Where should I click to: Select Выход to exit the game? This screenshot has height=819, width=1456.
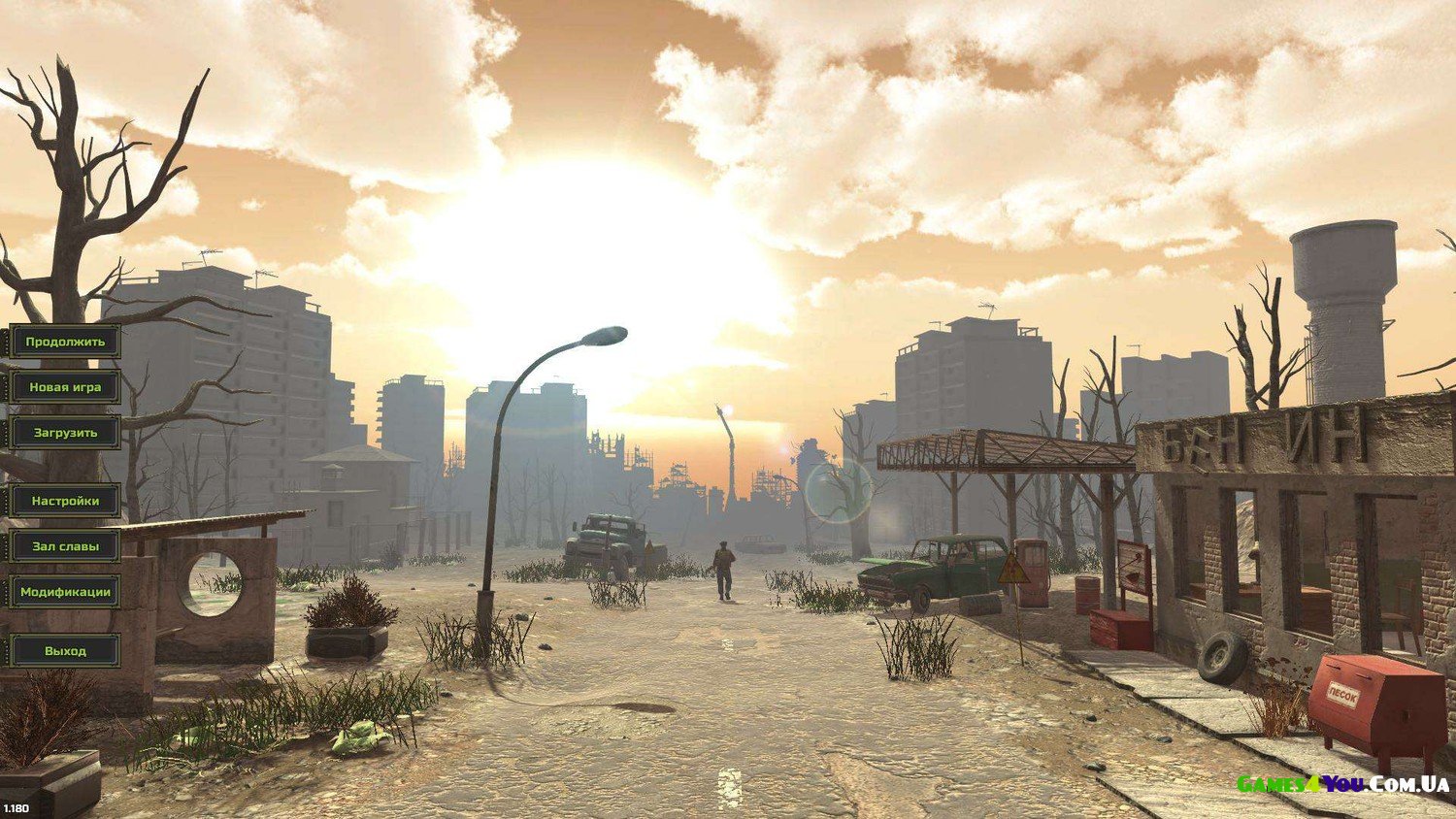(x=65, y=651)
